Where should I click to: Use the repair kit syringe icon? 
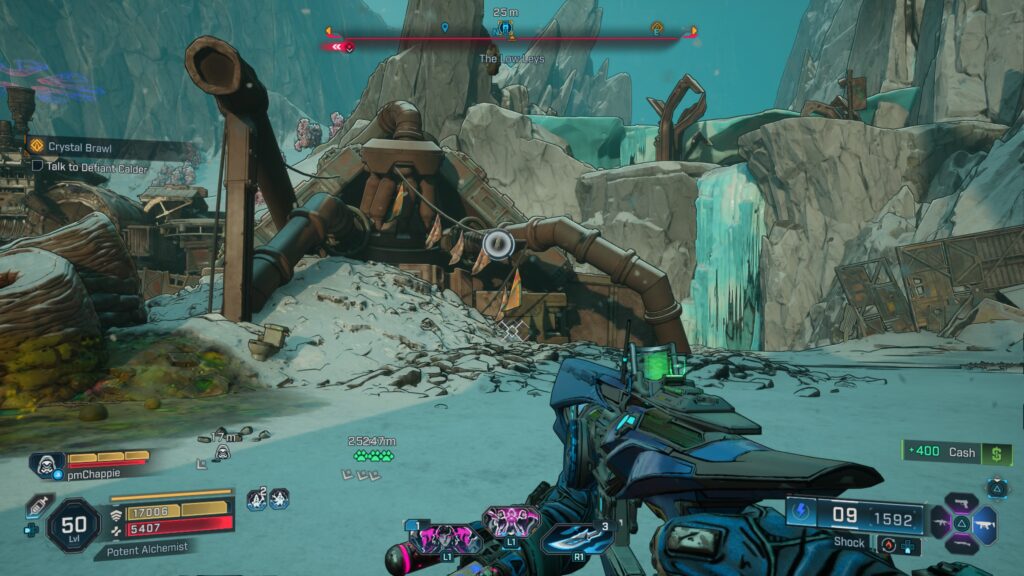click(x=38, y=504)
